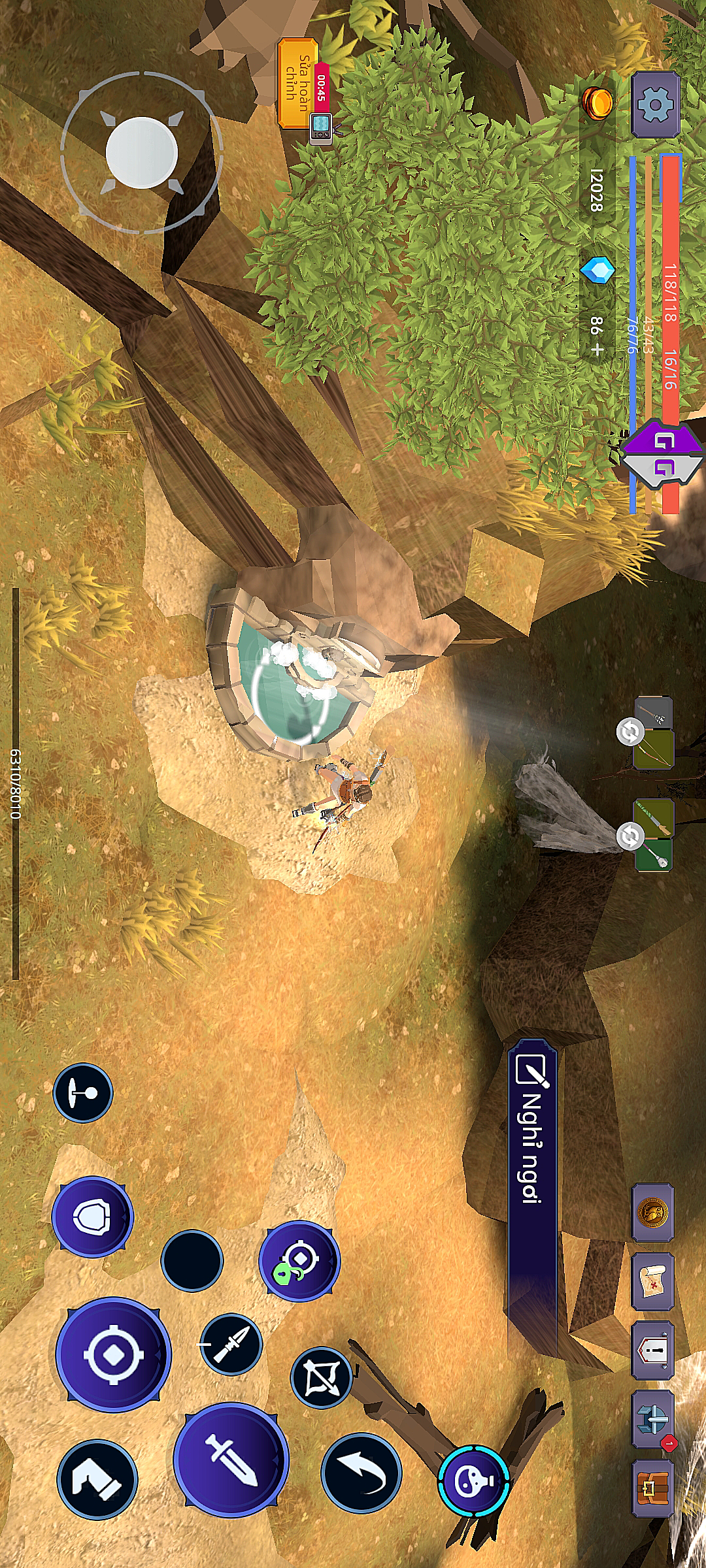Tap the curved arrow dodge button
This screenshot has height=1568, width=706.
(x=361, y=1473)
